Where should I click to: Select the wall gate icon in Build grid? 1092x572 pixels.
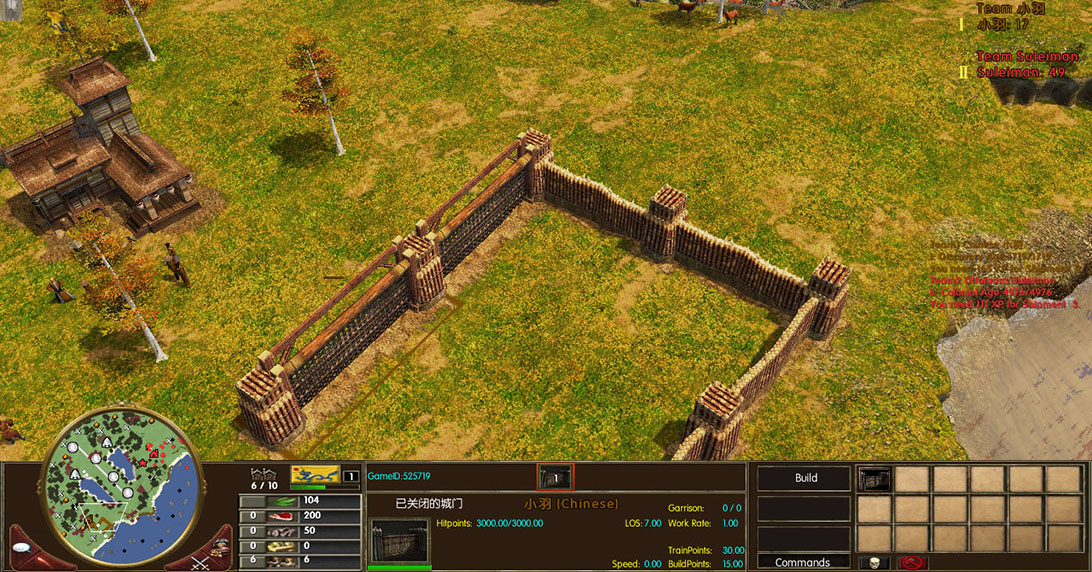click(x=875, y=480)
